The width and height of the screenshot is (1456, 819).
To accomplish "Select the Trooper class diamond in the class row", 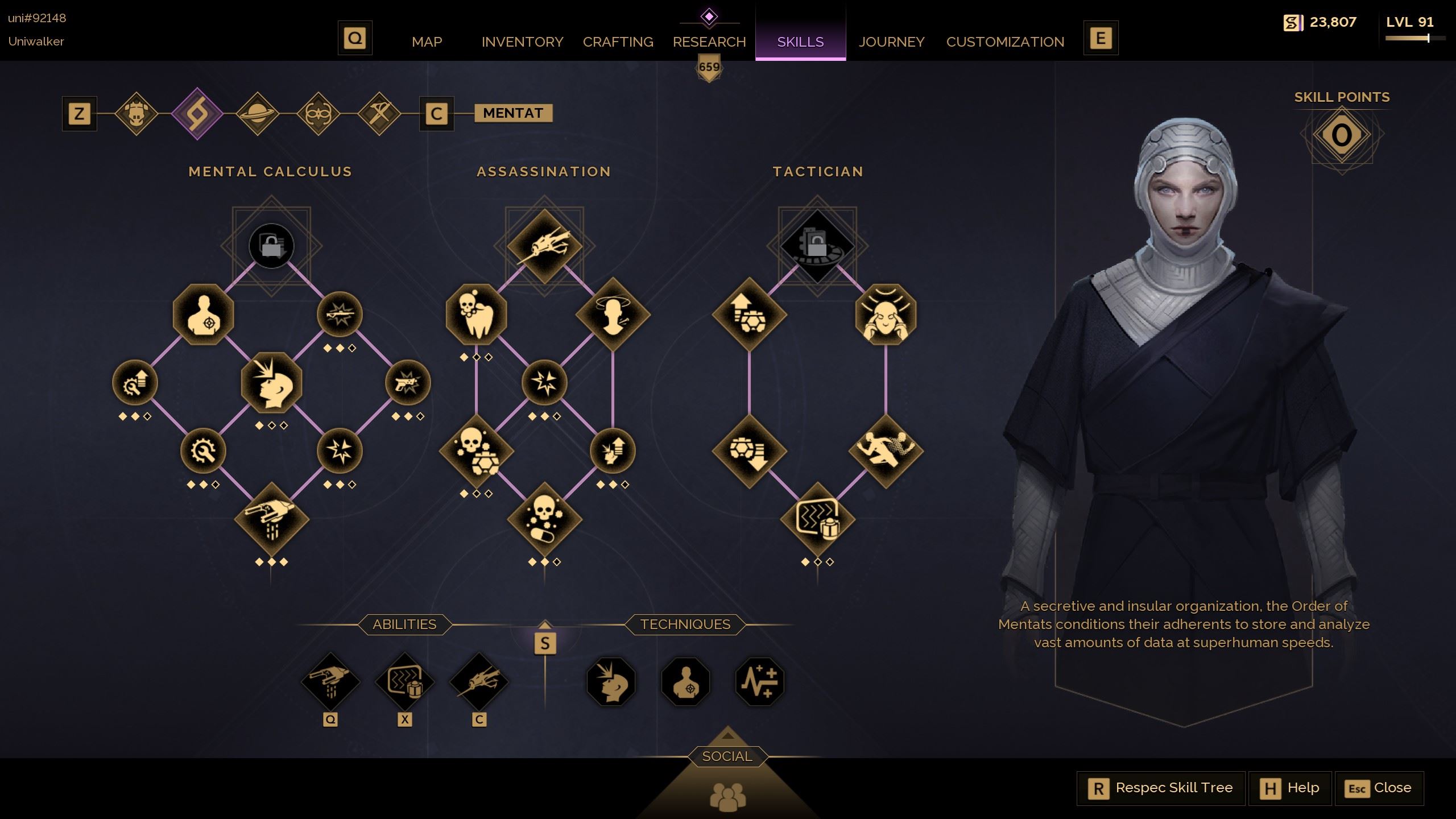I will point(138,113).
